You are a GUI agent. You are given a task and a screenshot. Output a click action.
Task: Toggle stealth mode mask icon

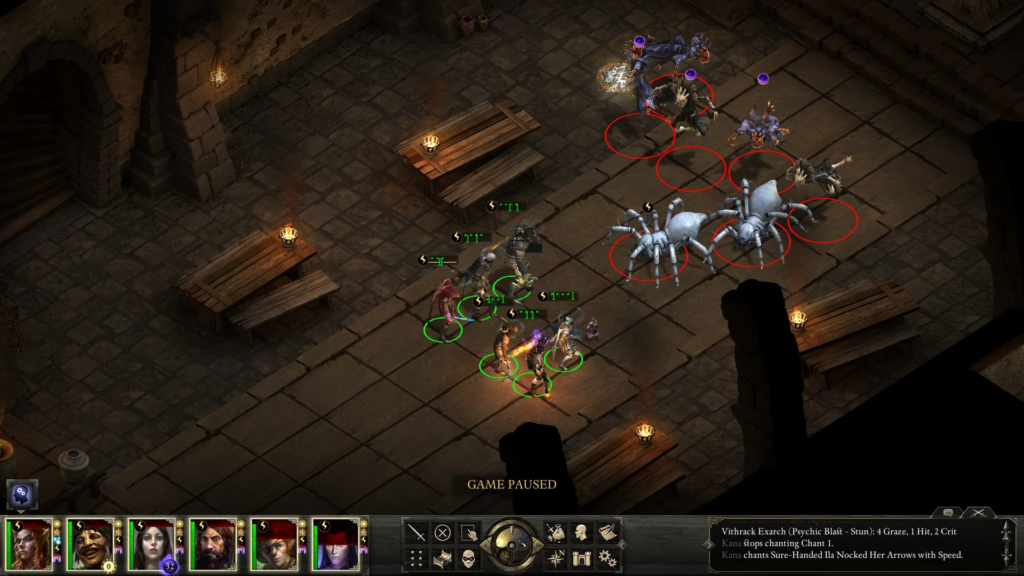tap(469, 558)
